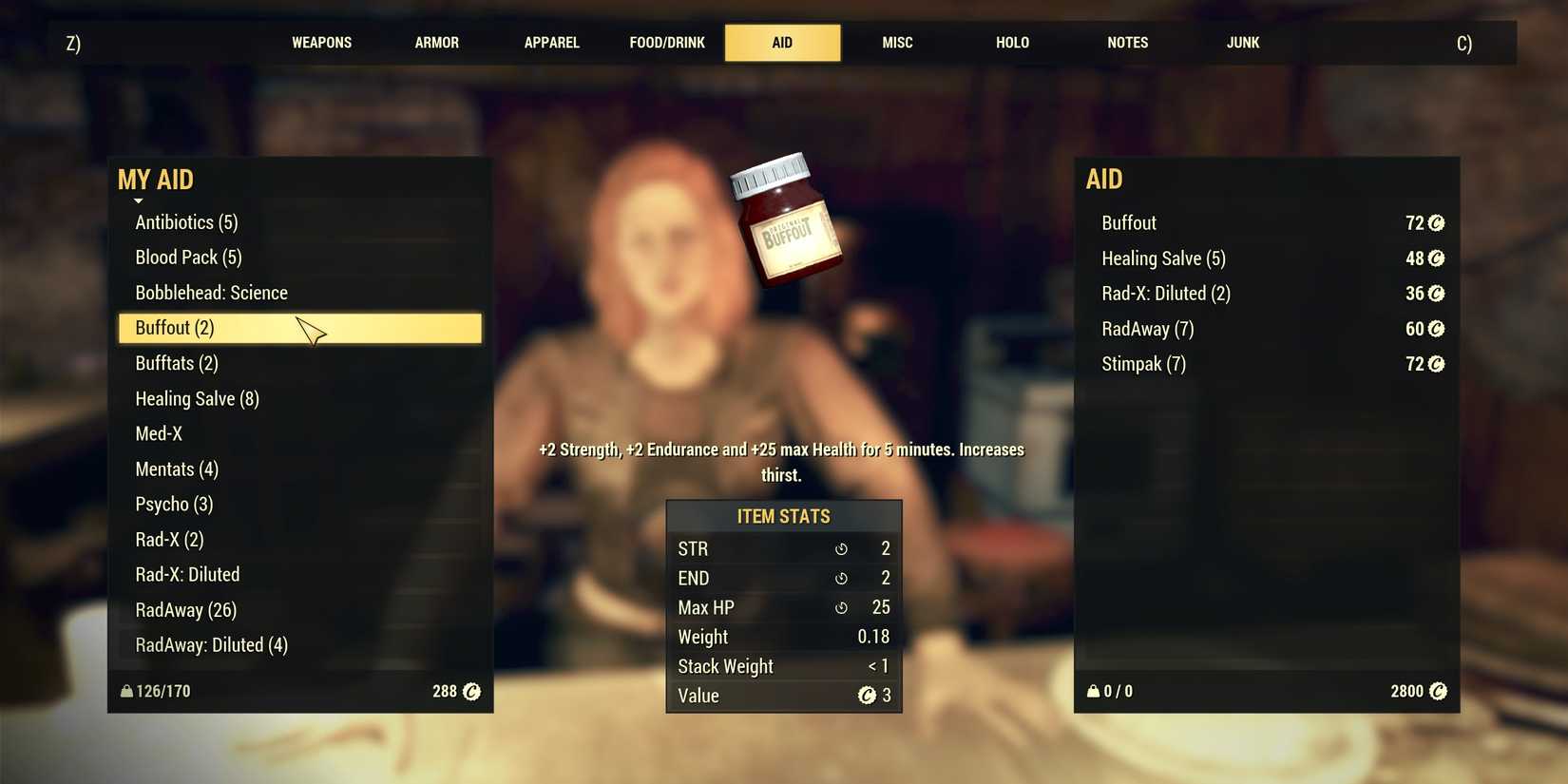1568x784 pixels.
Task: Open the sort dropdown under MY AID
Action: tap(139, 201)
